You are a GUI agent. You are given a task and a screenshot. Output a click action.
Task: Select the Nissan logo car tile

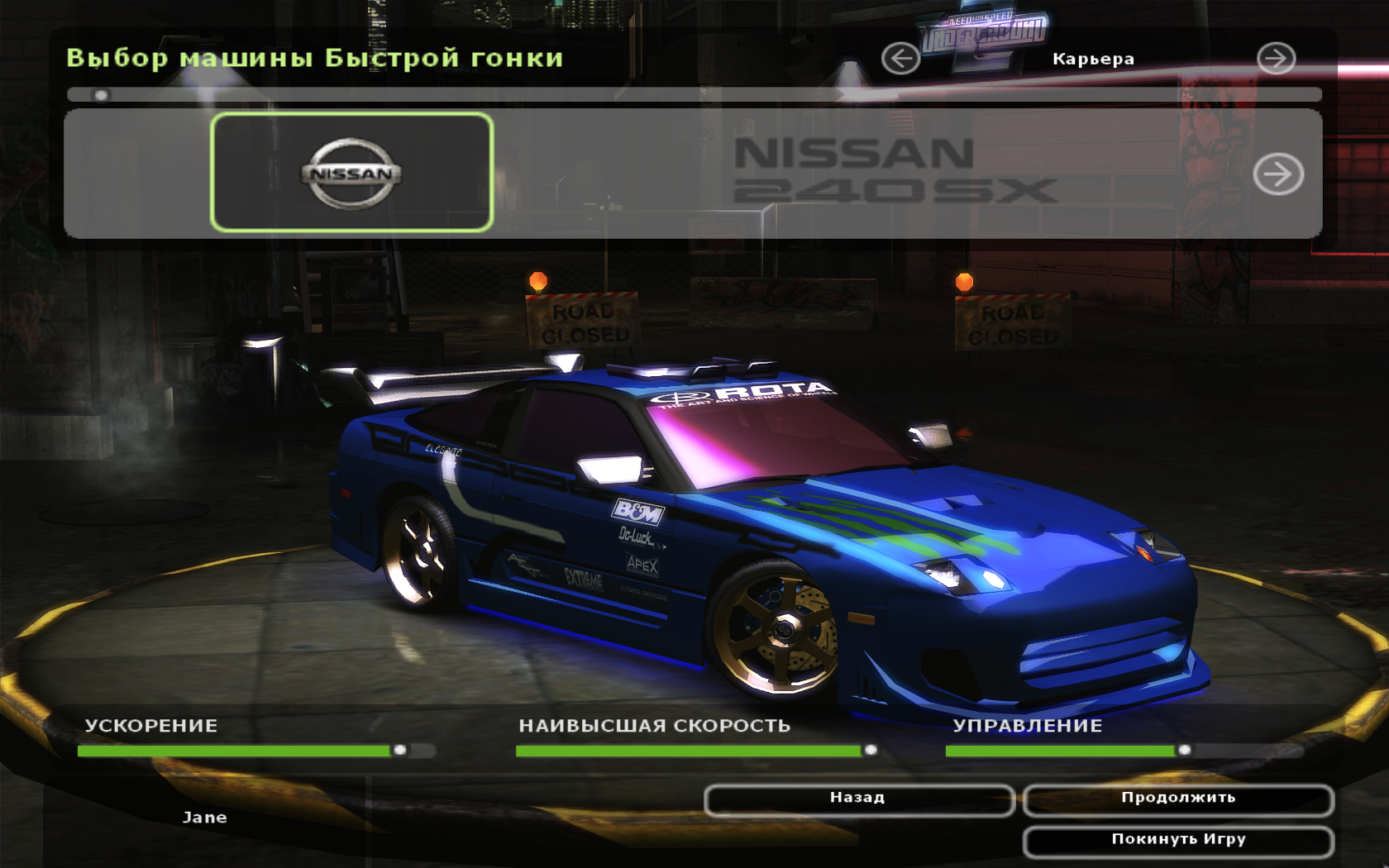352,173
